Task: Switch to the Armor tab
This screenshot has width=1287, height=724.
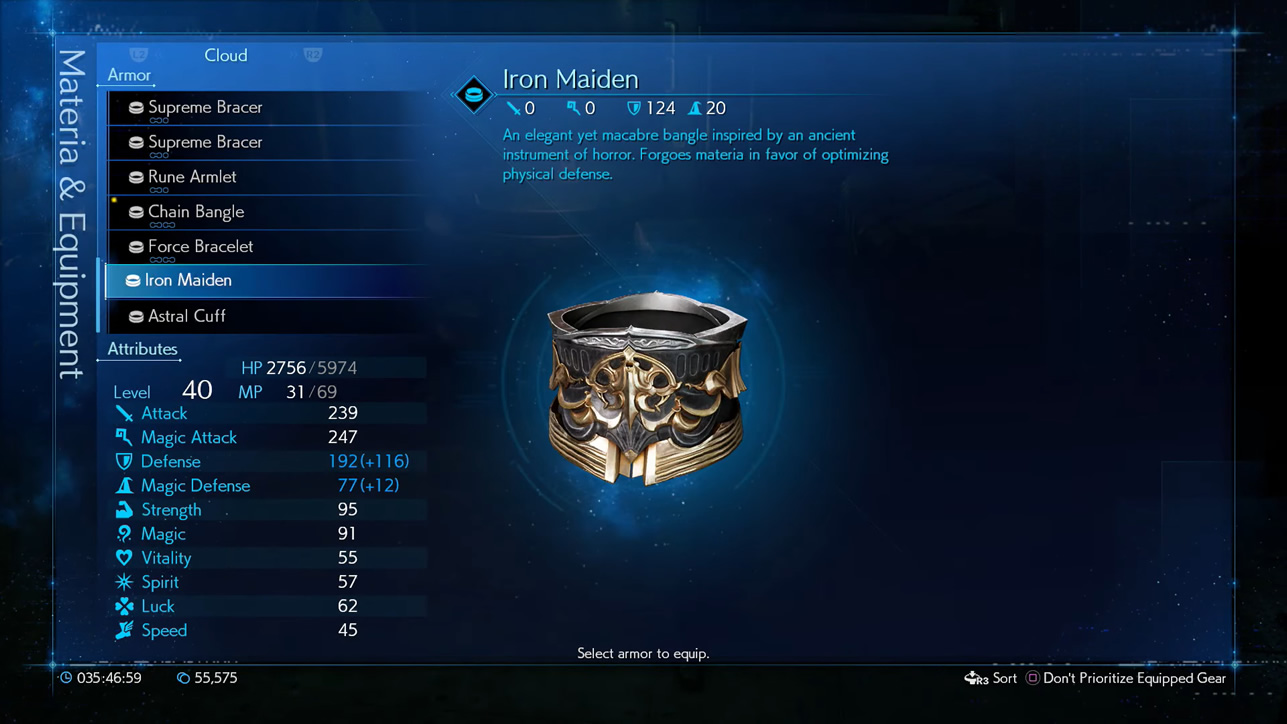Action: (129, 75)
